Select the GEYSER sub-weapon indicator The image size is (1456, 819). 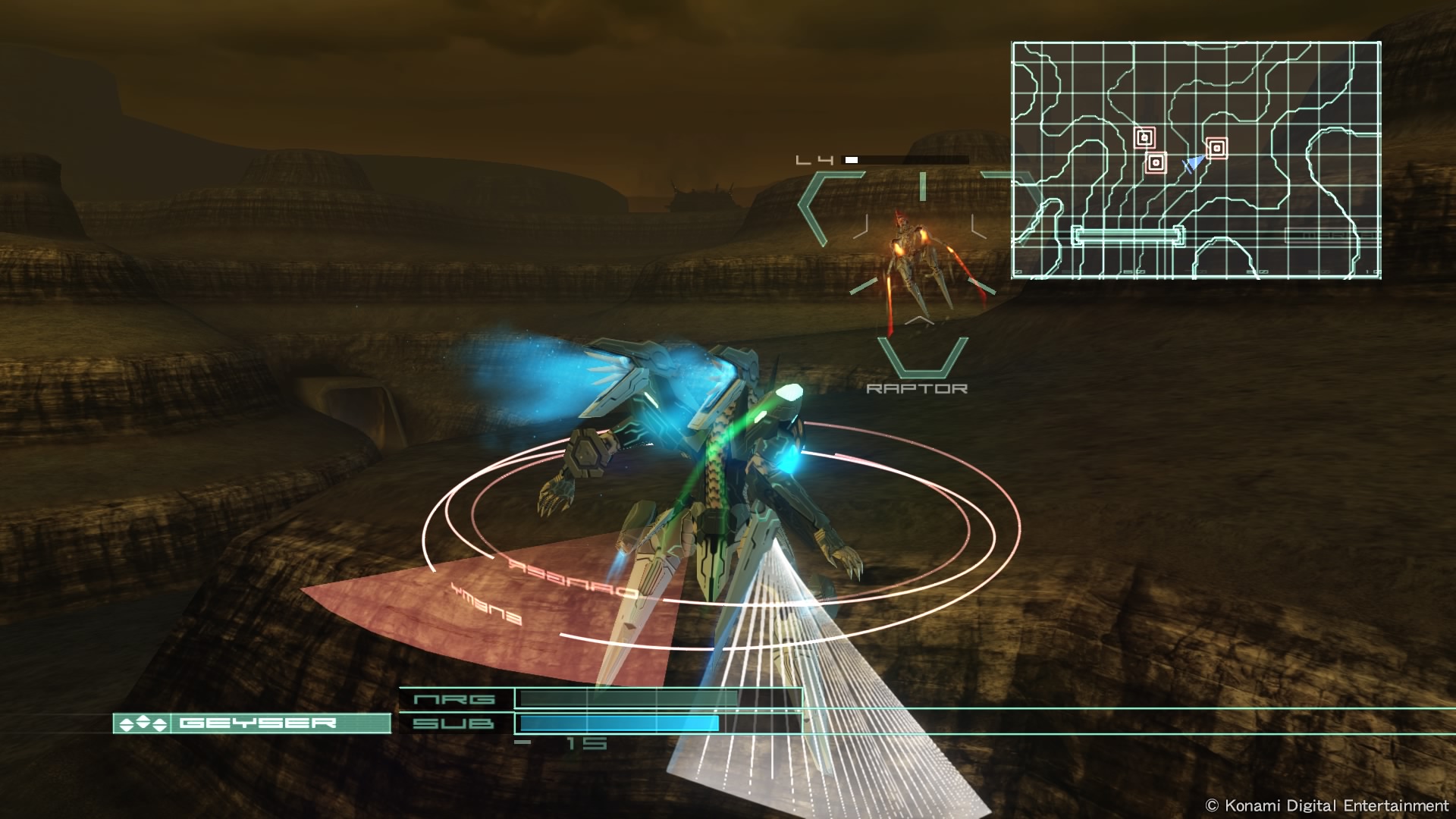pyautogui.click(x=252, y=723)
